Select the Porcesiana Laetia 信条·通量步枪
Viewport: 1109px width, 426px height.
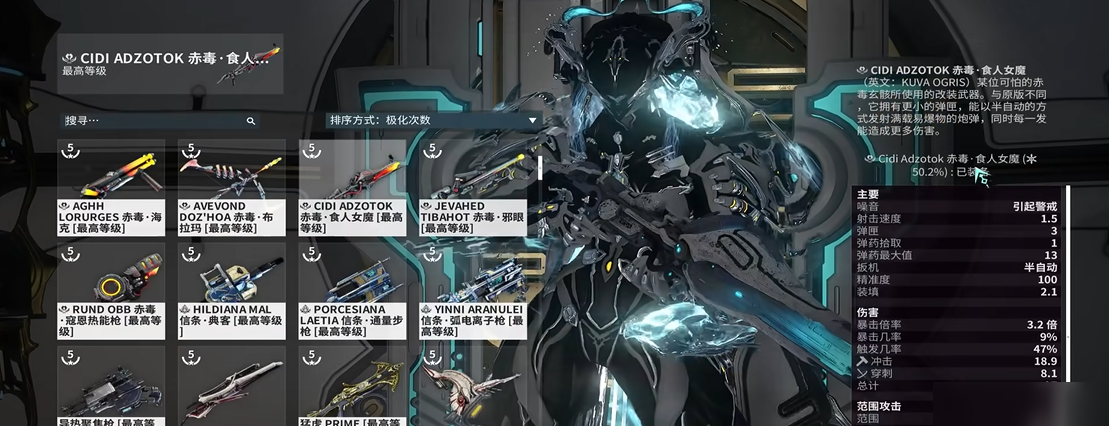pos(352,290)
